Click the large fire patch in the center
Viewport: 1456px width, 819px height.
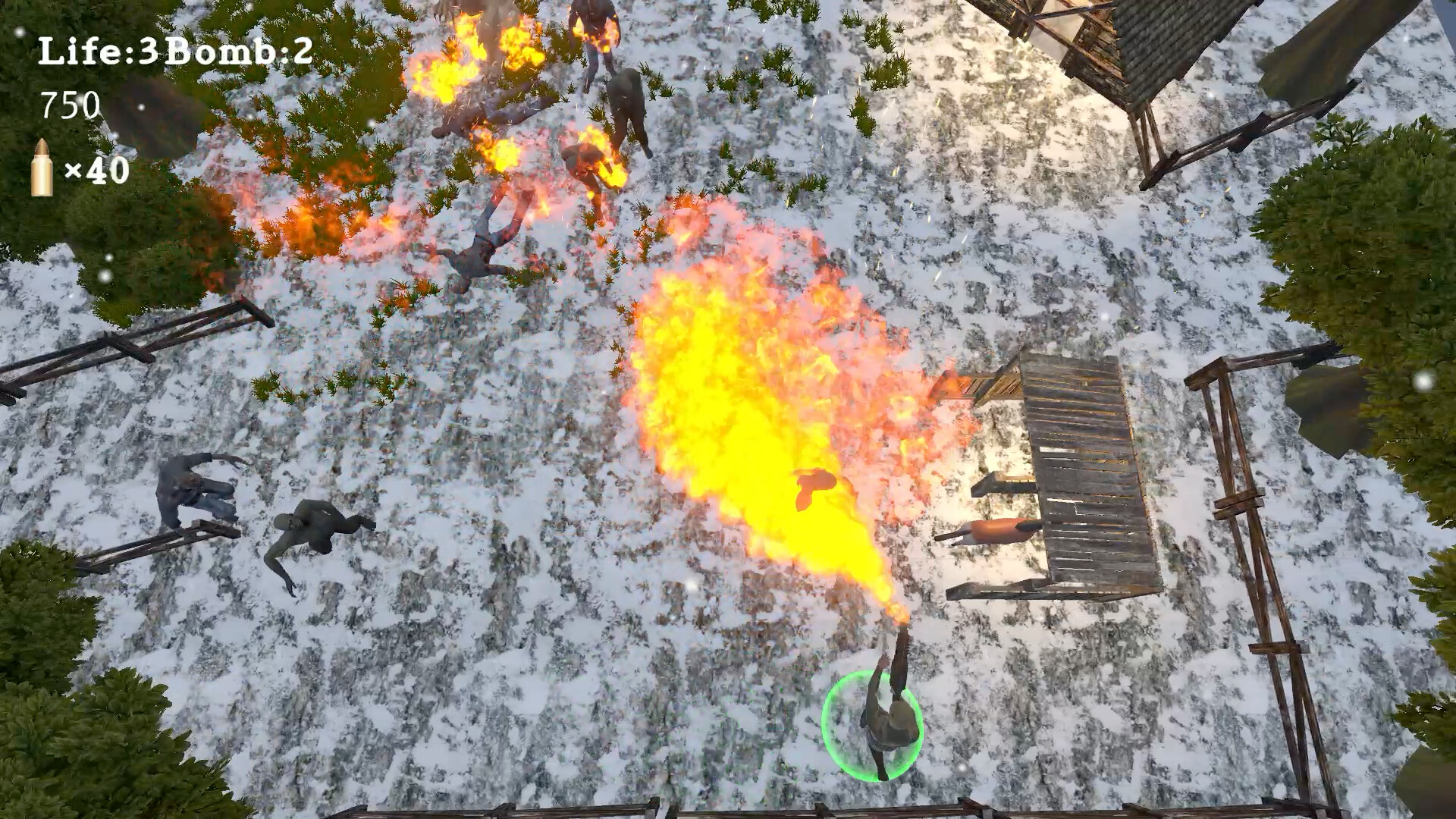pyautogui.click(x=751, y=364)
